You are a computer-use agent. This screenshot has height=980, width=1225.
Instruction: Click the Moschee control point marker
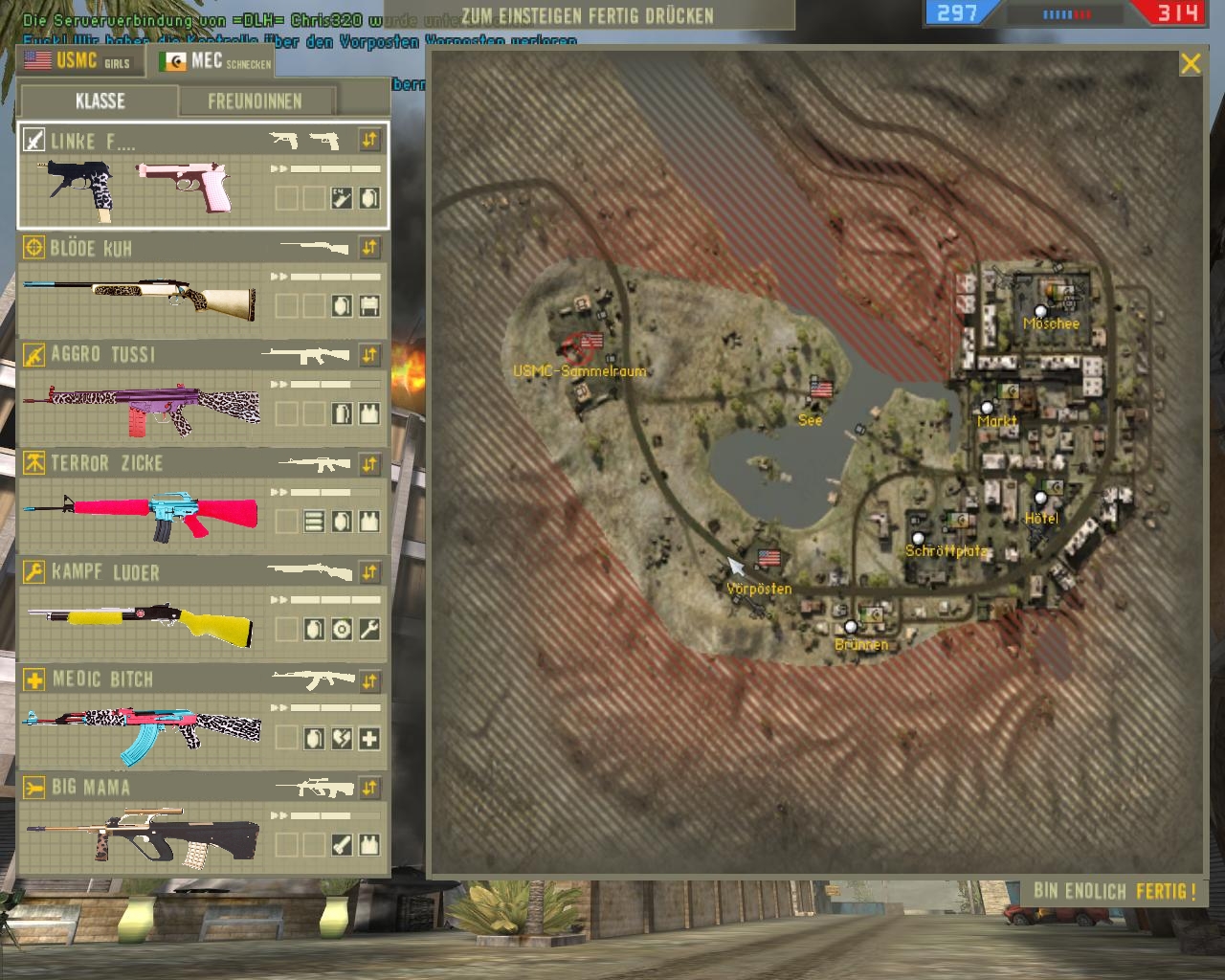point(1041,311)
